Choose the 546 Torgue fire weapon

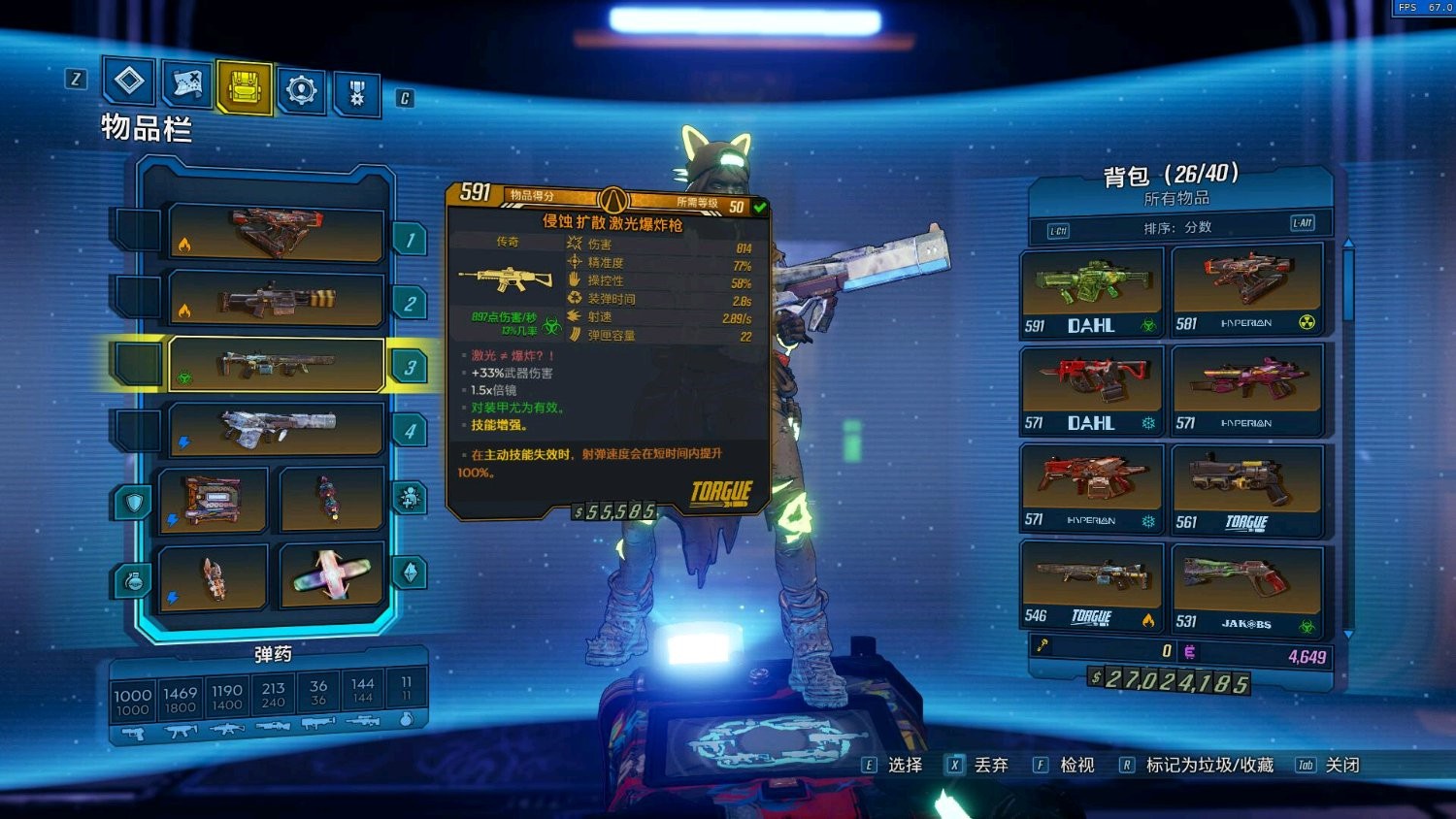point(1091,587)
